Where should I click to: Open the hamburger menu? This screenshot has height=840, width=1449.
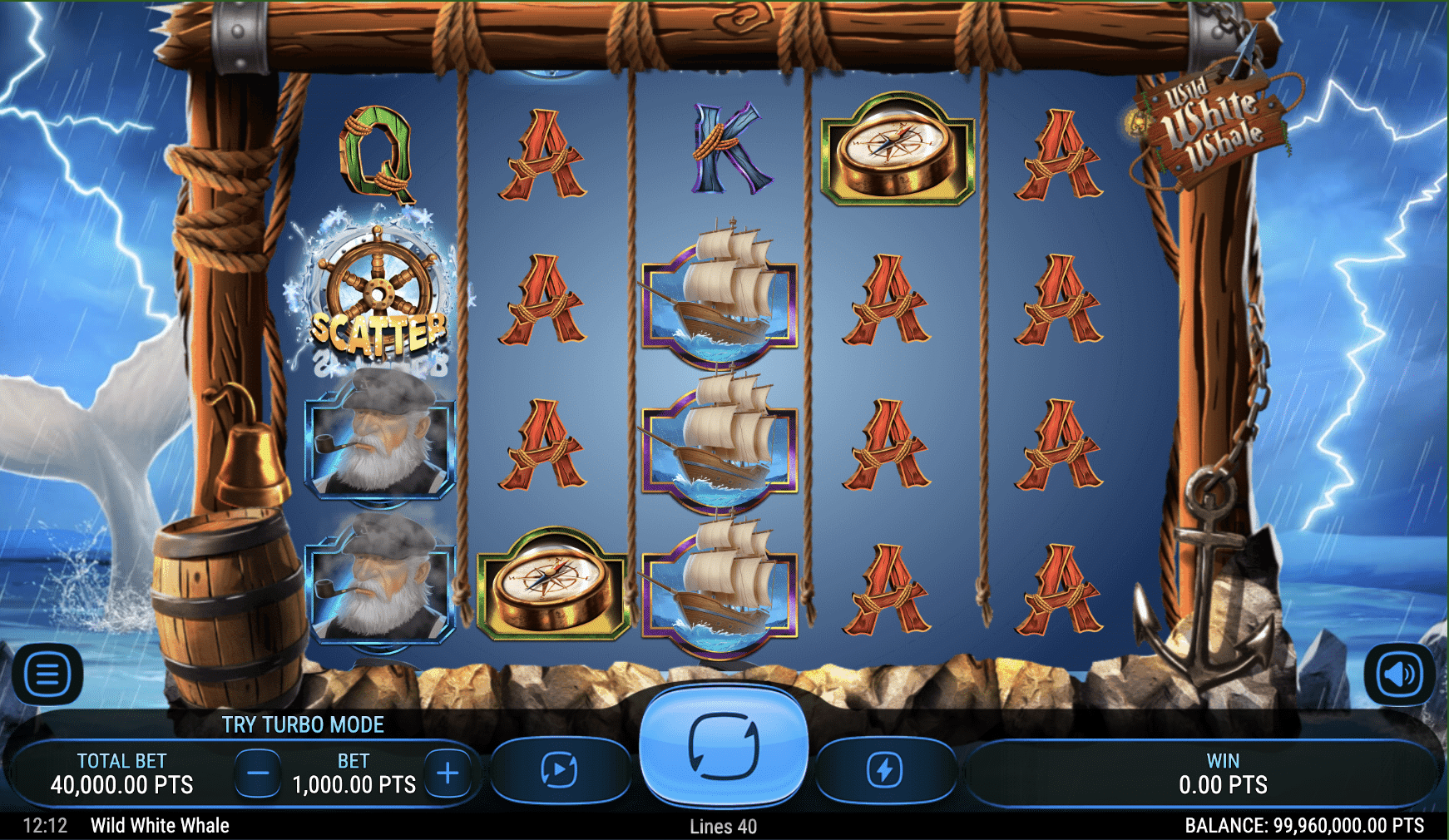[47, 674]
